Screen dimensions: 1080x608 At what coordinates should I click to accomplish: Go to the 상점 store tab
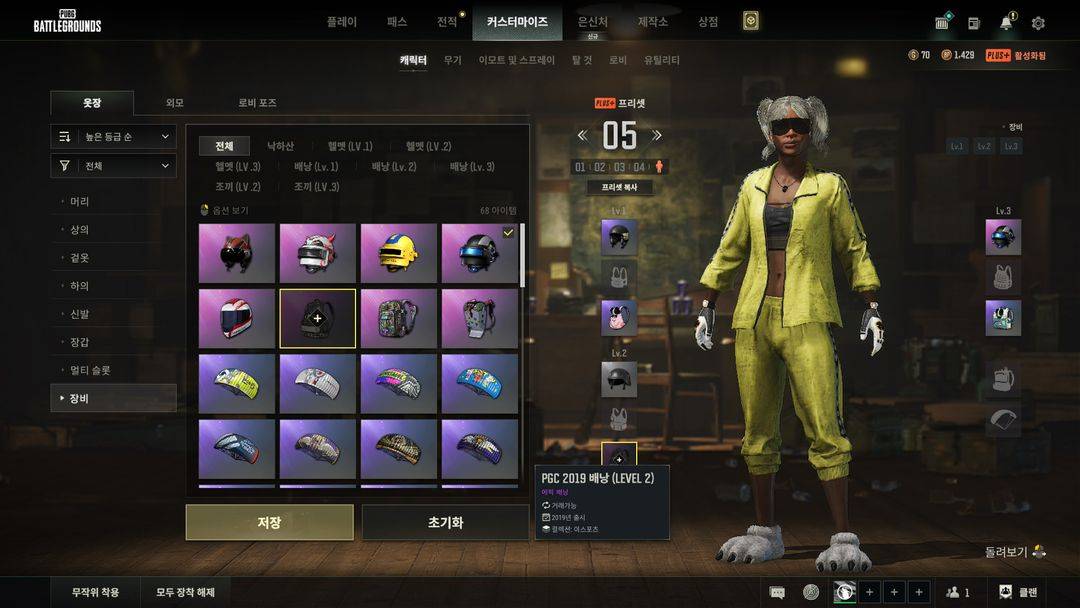(708, 22)
